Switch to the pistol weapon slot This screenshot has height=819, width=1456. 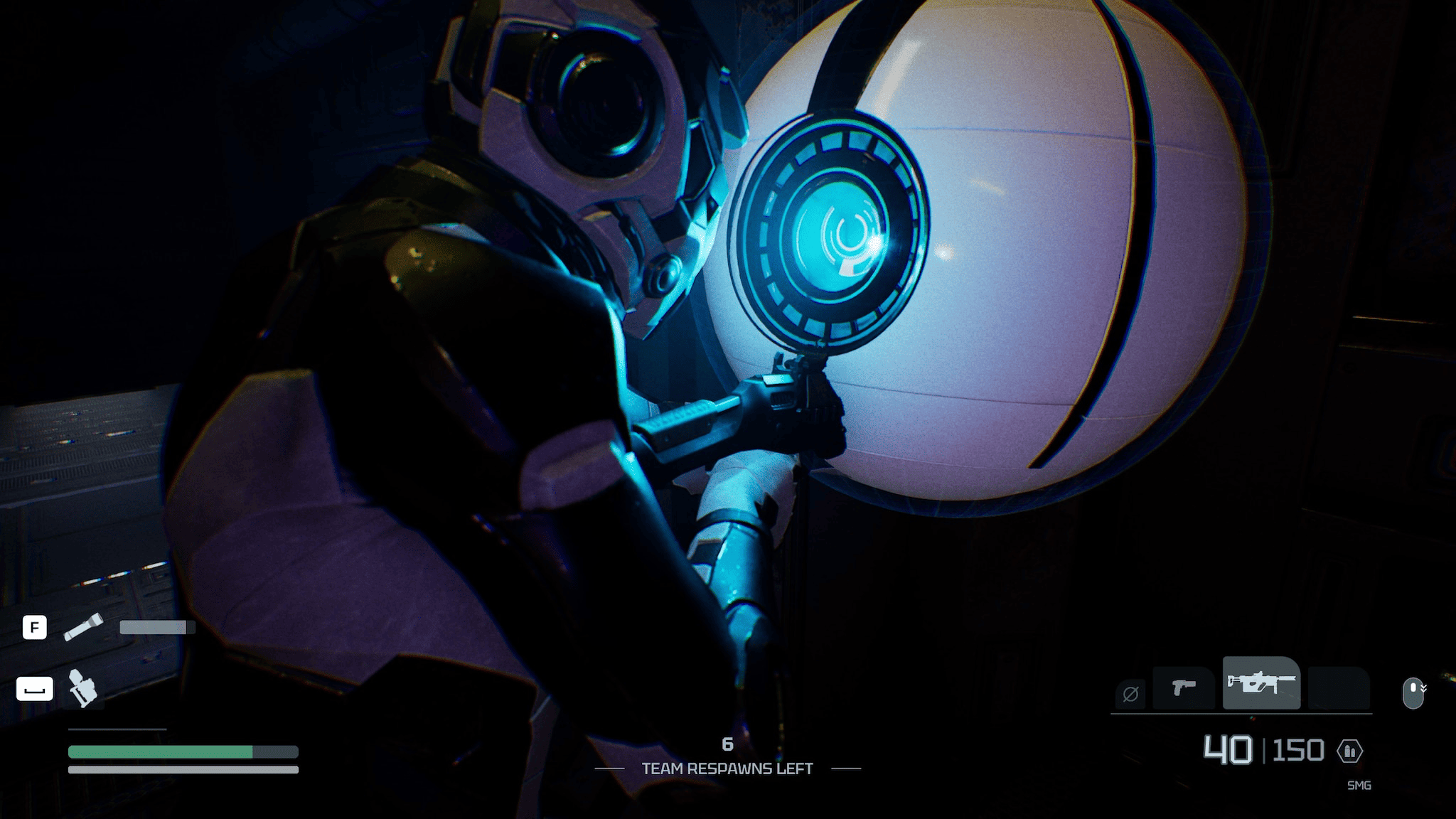coord(1183,687)
